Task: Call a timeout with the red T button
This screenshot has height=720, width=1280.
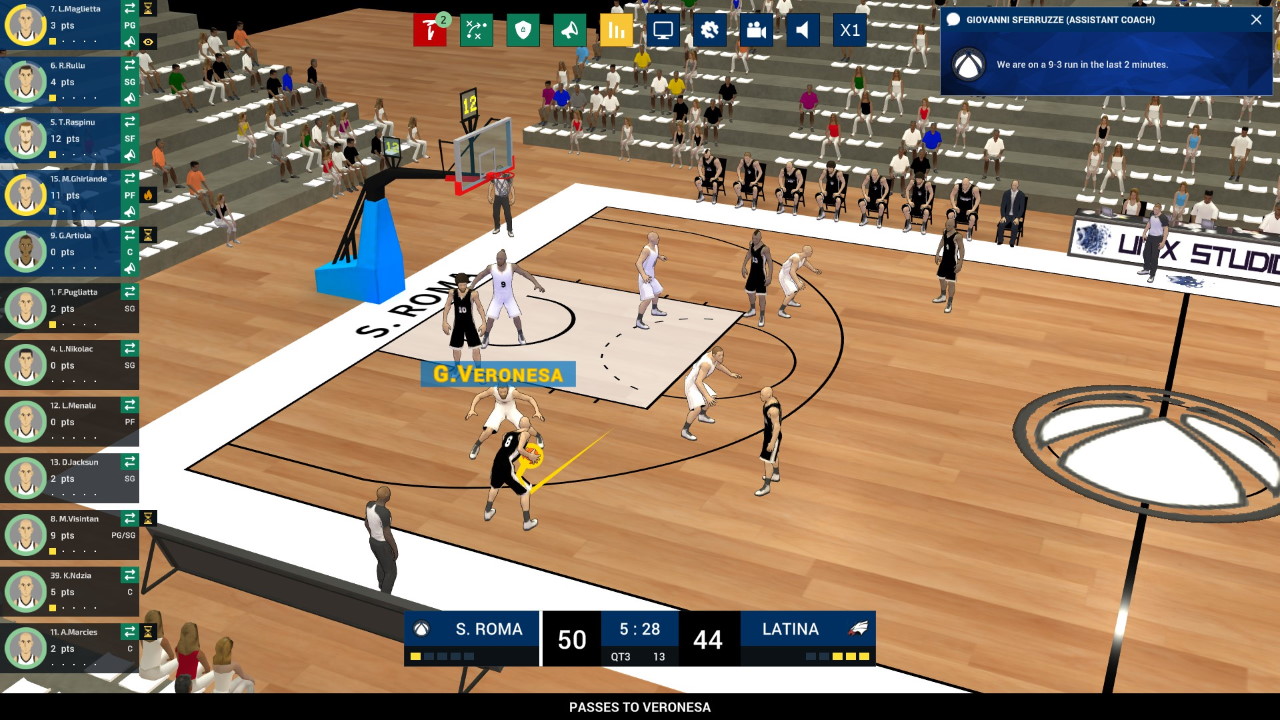Action: coord(429,30)
